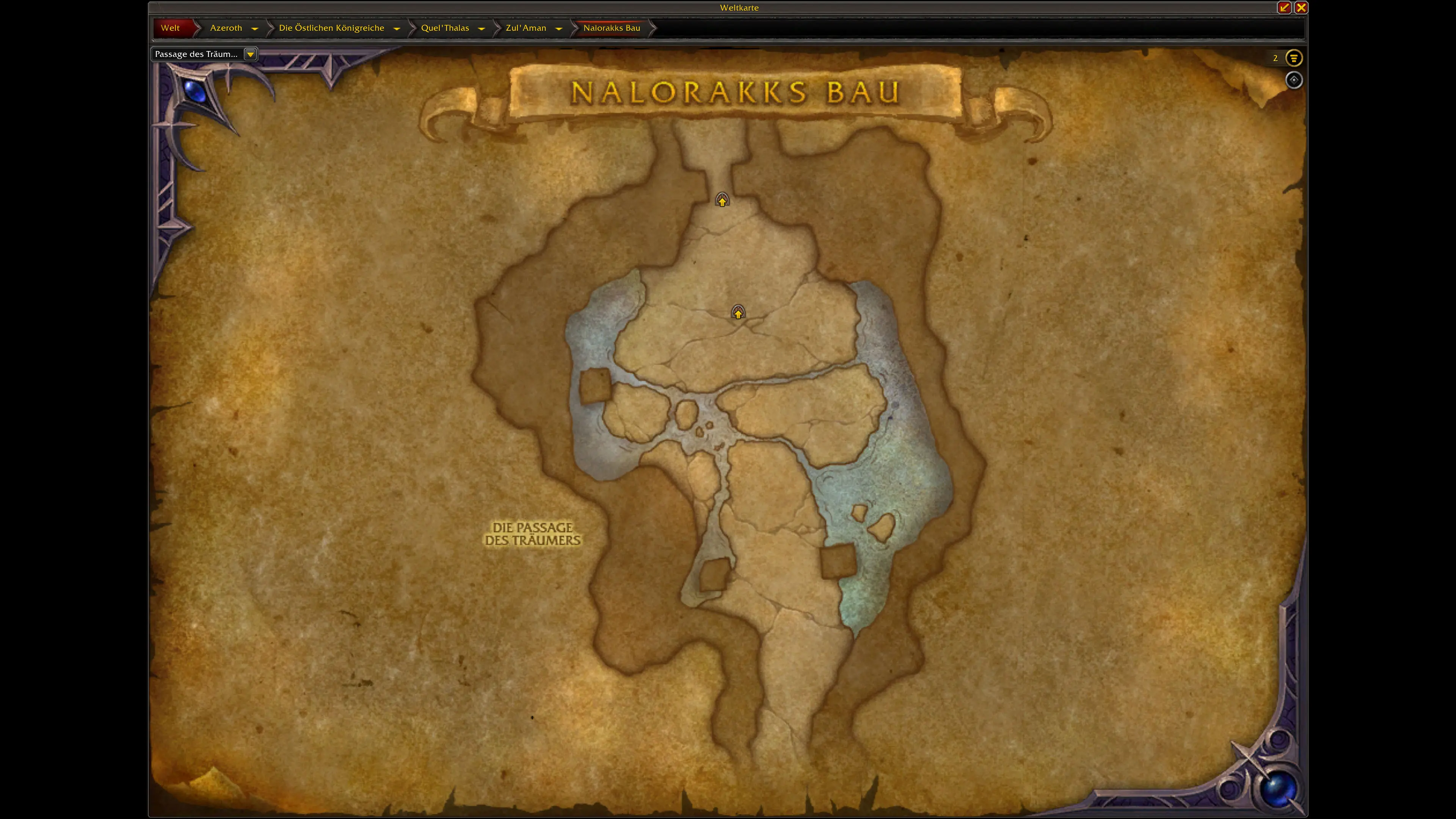Select the arrow marker in the central chamber
The width and height of the screenshot is (1456, 819).
click(x=738, y=312)
